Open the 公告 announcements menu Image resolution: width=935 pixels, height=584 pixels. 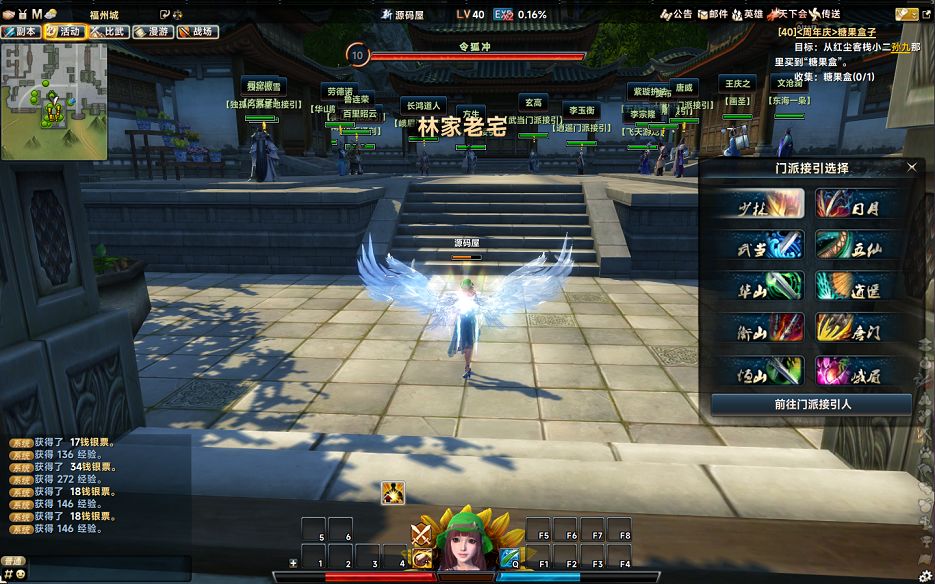[x=676, y=14]
